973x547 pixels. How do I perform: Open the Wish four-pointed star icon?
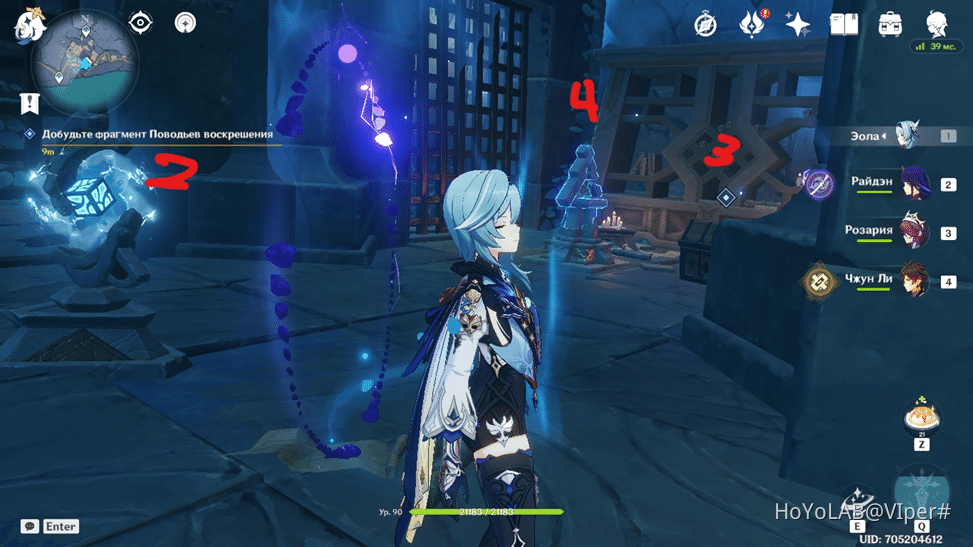[797, 24]
